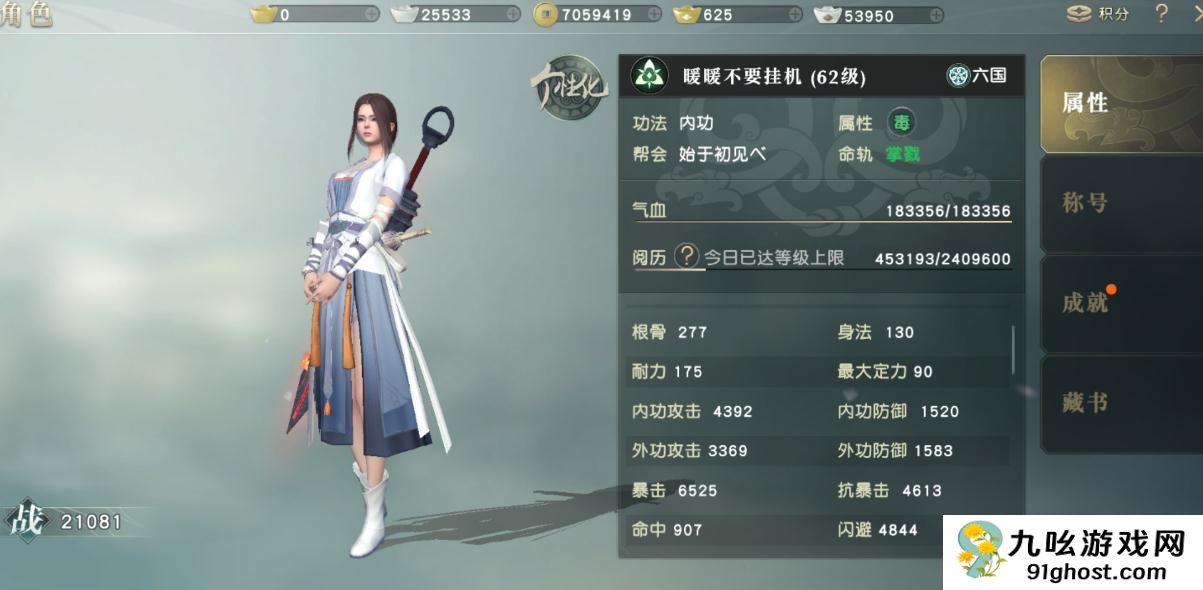Click the question mark beside 阅历
Image resolution: width=1203 pixels, height=590 pixels.
click(x=686, y=257)
